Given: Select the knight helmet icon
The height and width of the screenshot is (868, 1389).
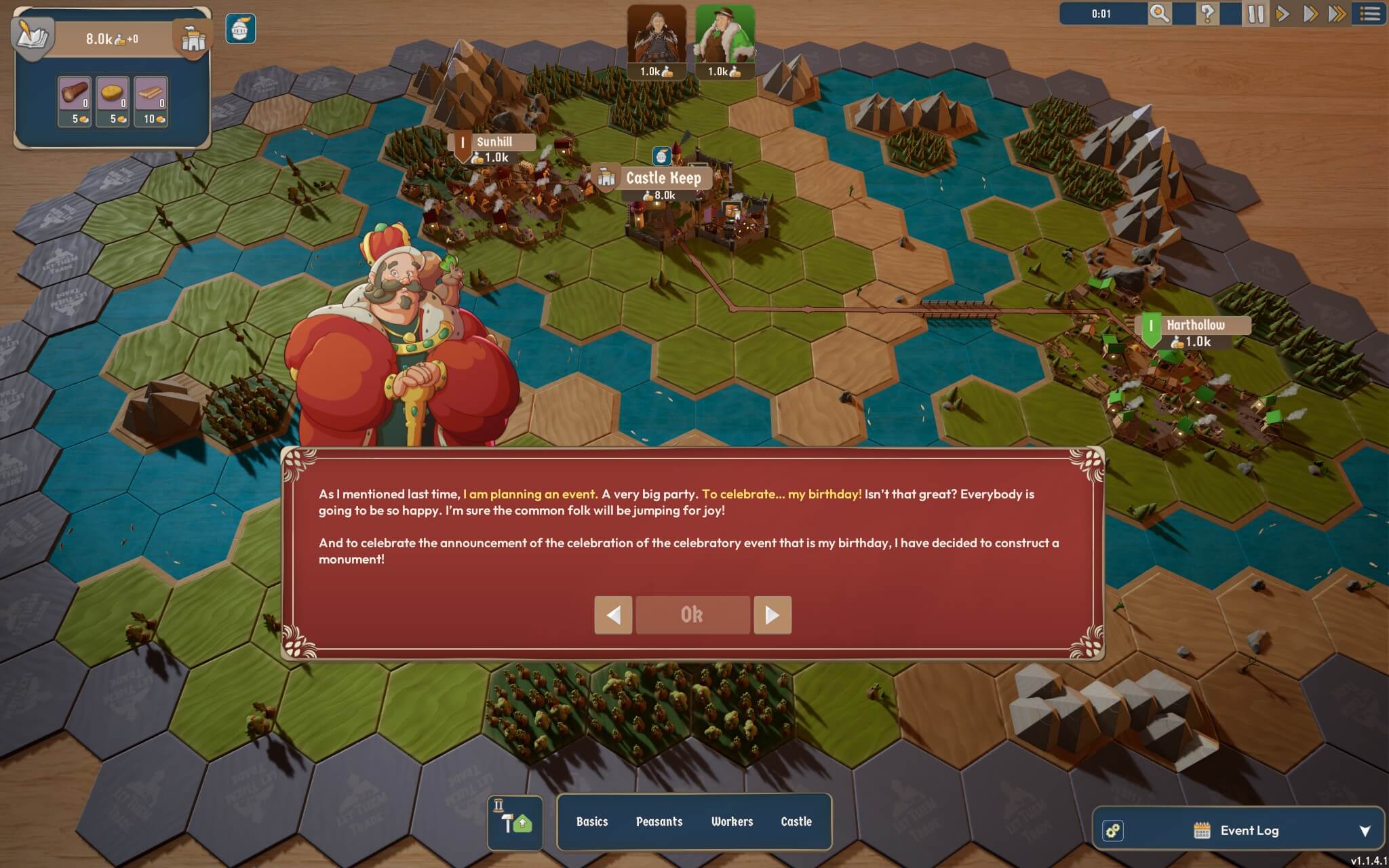Looking at the screenshot, I should [240, 29].
